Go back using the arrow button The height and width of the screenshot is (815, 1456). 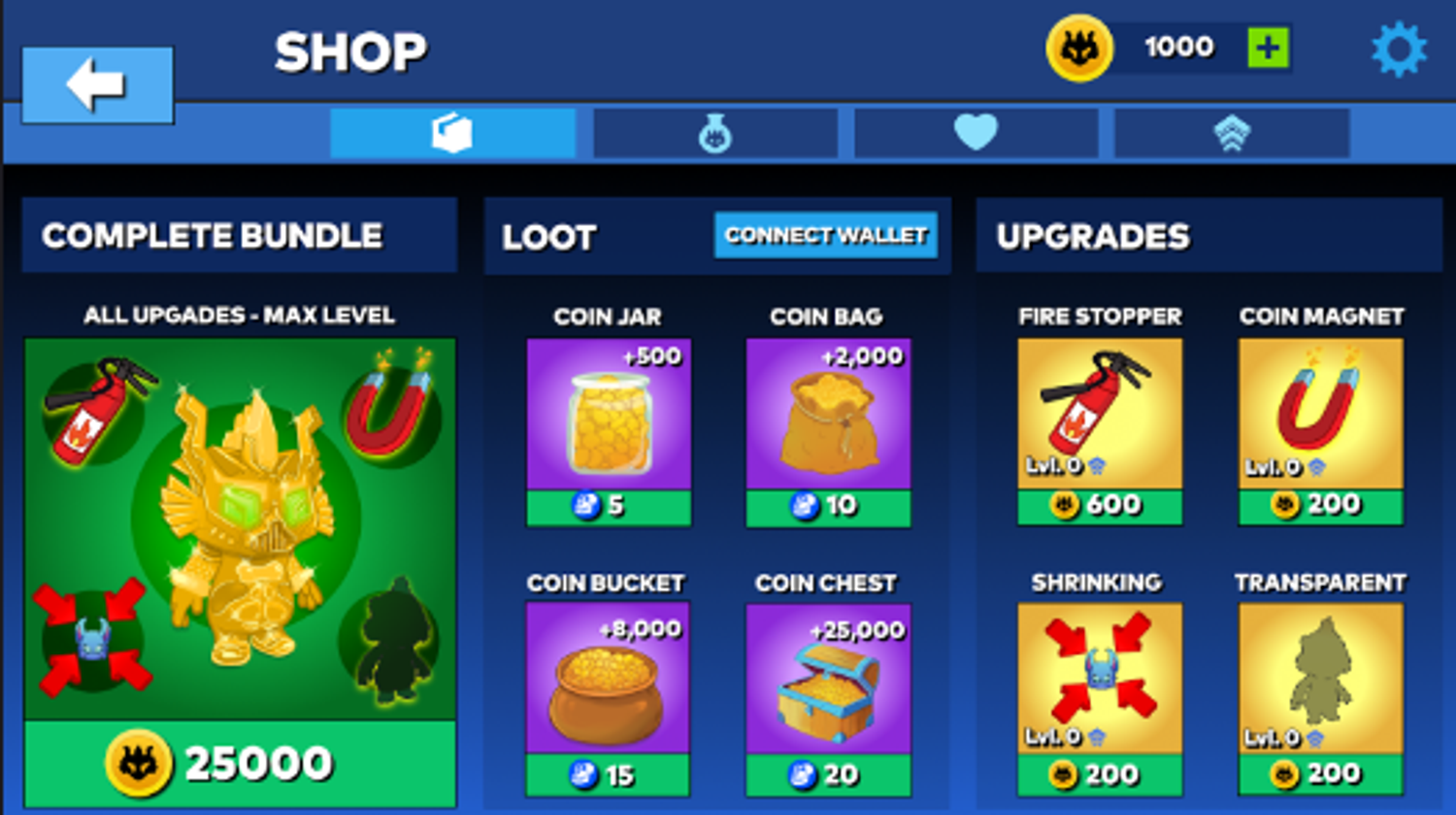pyautogui.click(x=97, y=84)
